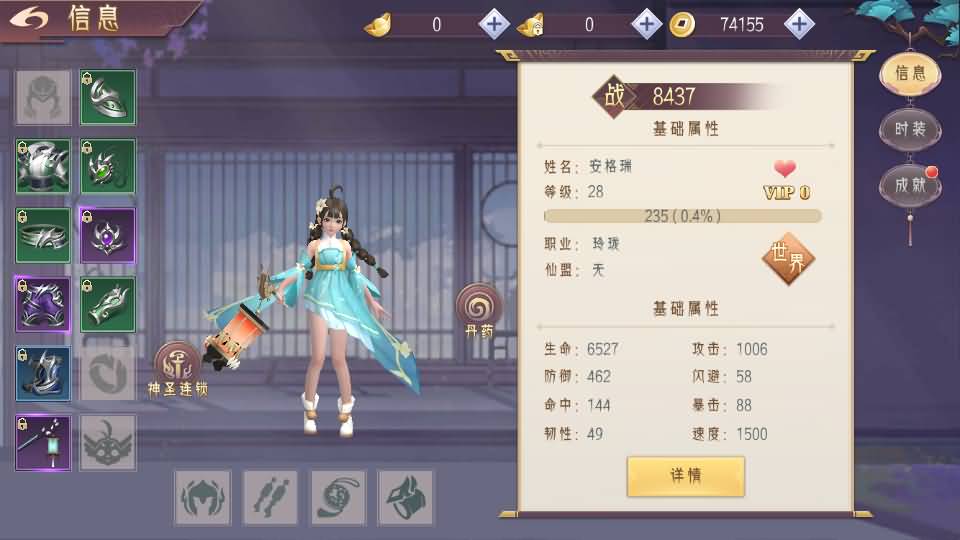Select the blue boots equipment slot
960x540 pixels.
click(x=43, y=373)
